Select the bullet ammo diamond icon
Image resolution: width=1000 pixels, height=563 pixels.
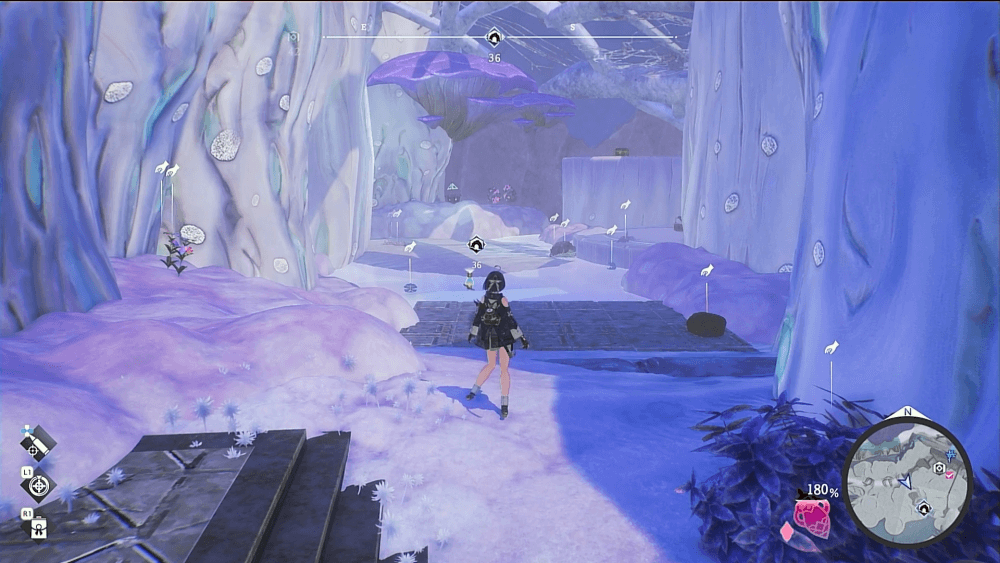point(38,441)
